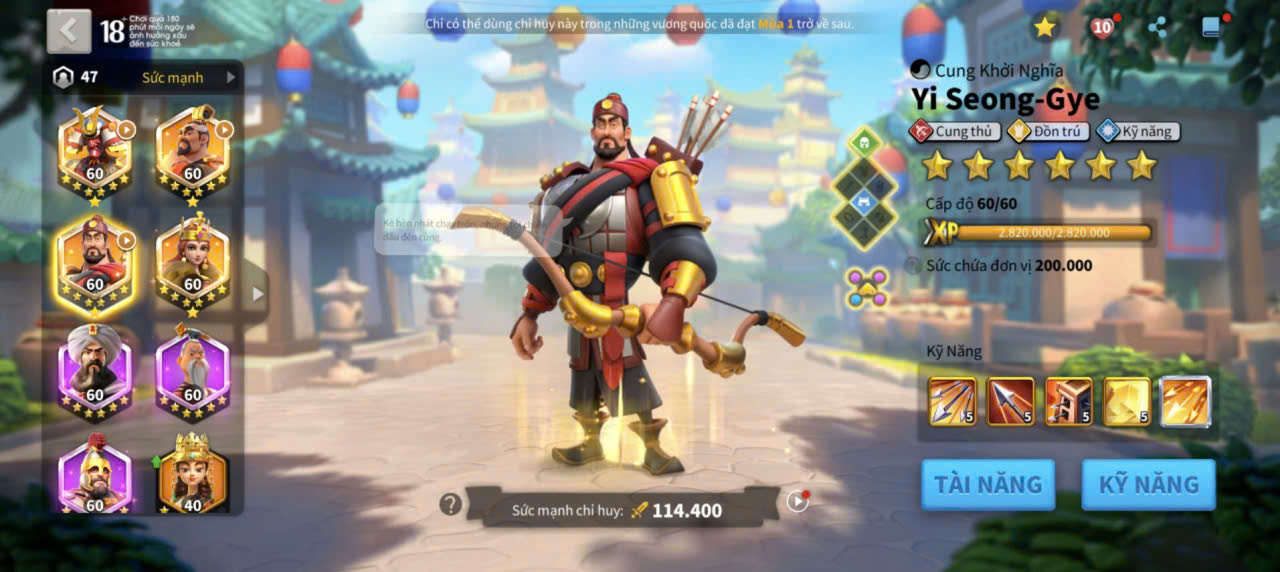
Task: Toggle the favorite star icon
Action: (x=1045, y=28)
